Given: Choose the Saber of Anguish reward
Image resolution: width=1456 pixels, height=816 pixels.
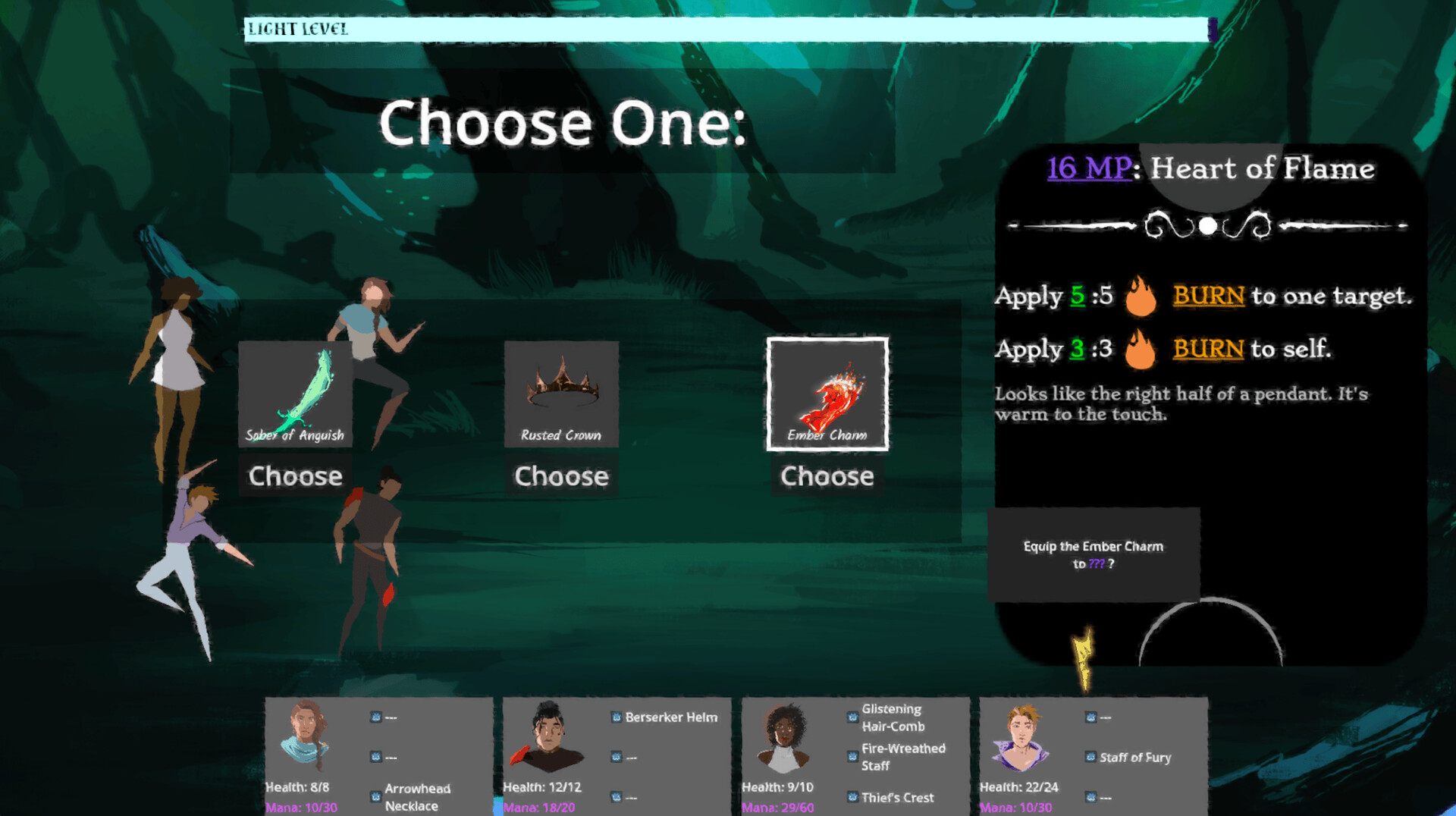Looking at the screenshot, I should [x=295, y=476].
